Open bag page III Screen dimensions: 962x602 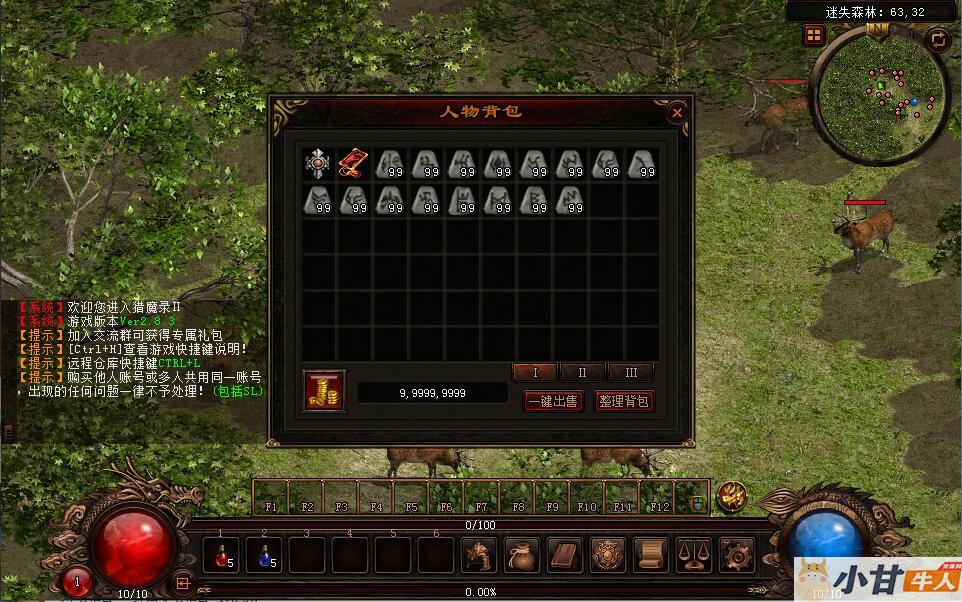click(x=631, y=372)
